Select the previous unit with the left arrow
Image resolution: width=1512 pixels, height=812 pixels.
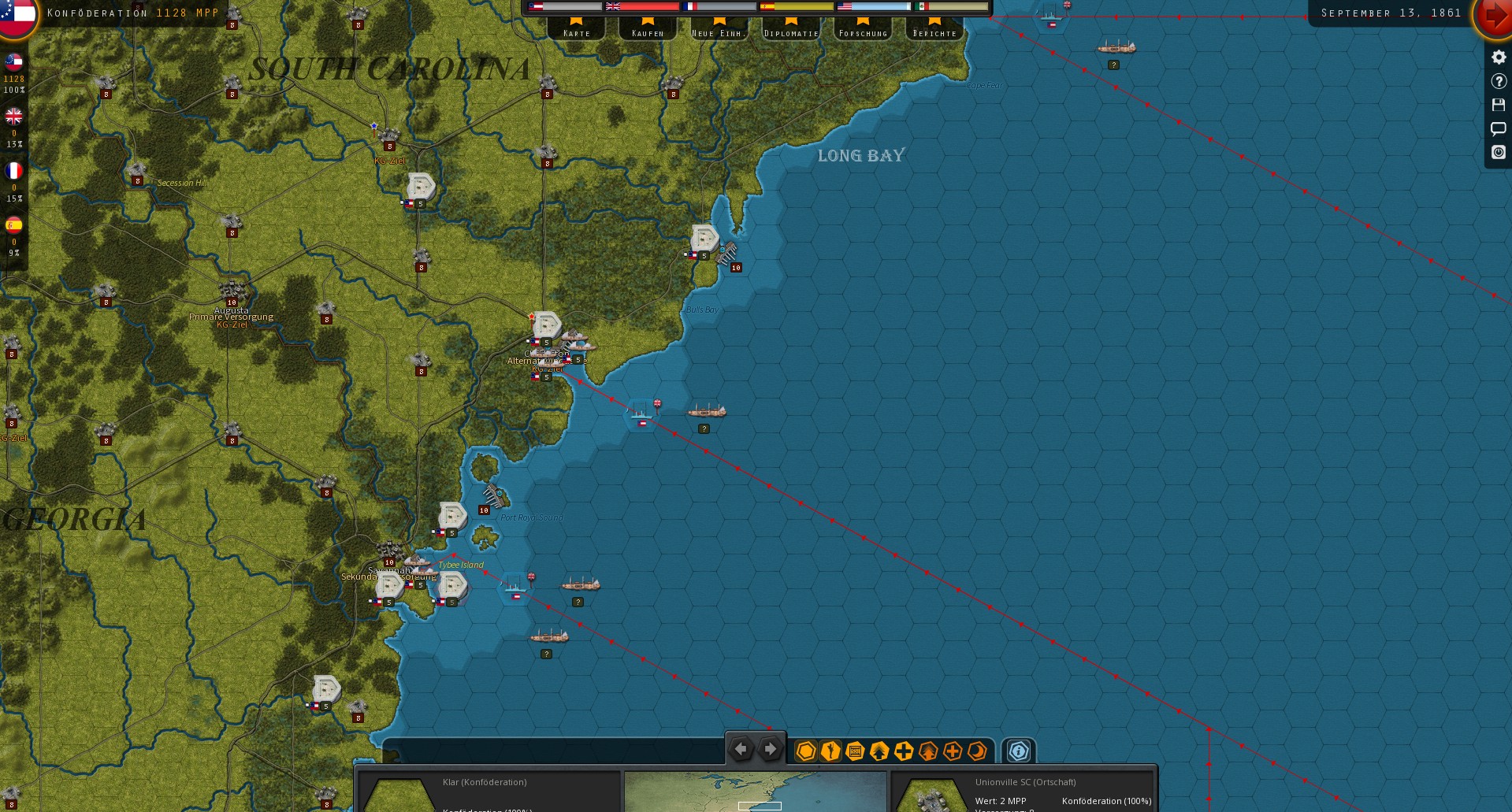point(741,750)
